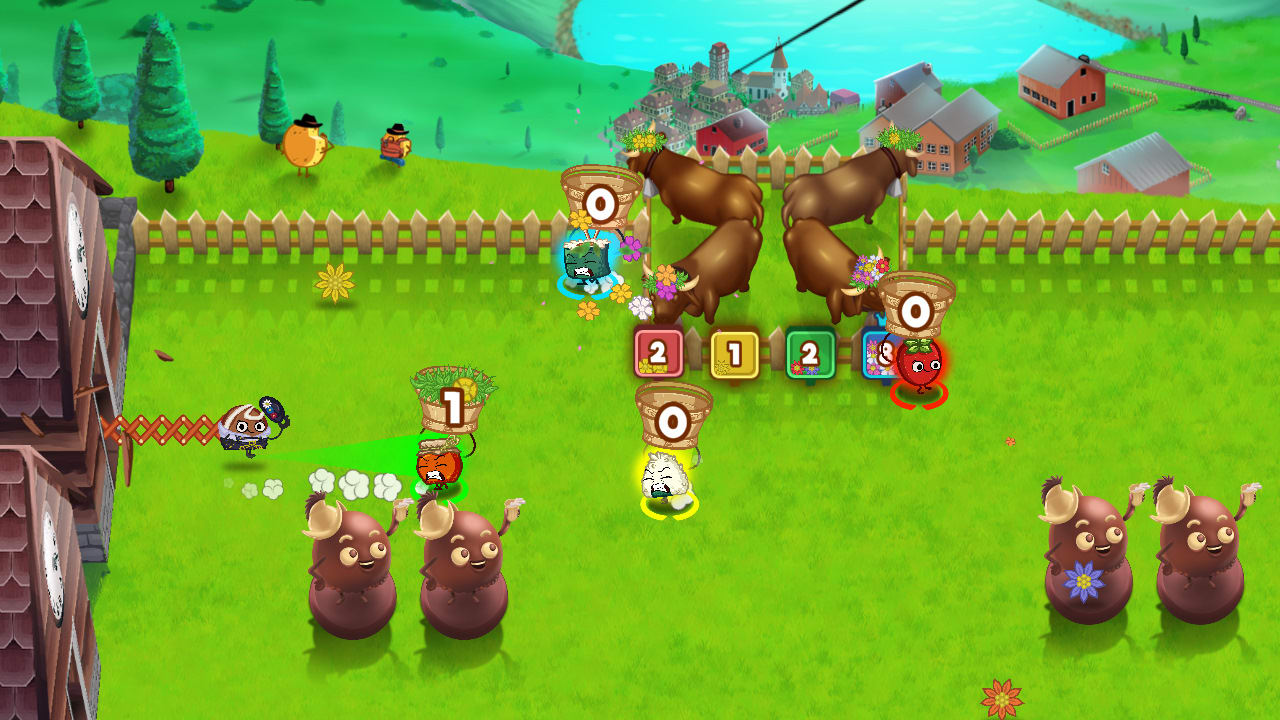Viewport: 1280px width, 720px height.
Task: Select the green tile showing score 2
Action: coord(810,353)
